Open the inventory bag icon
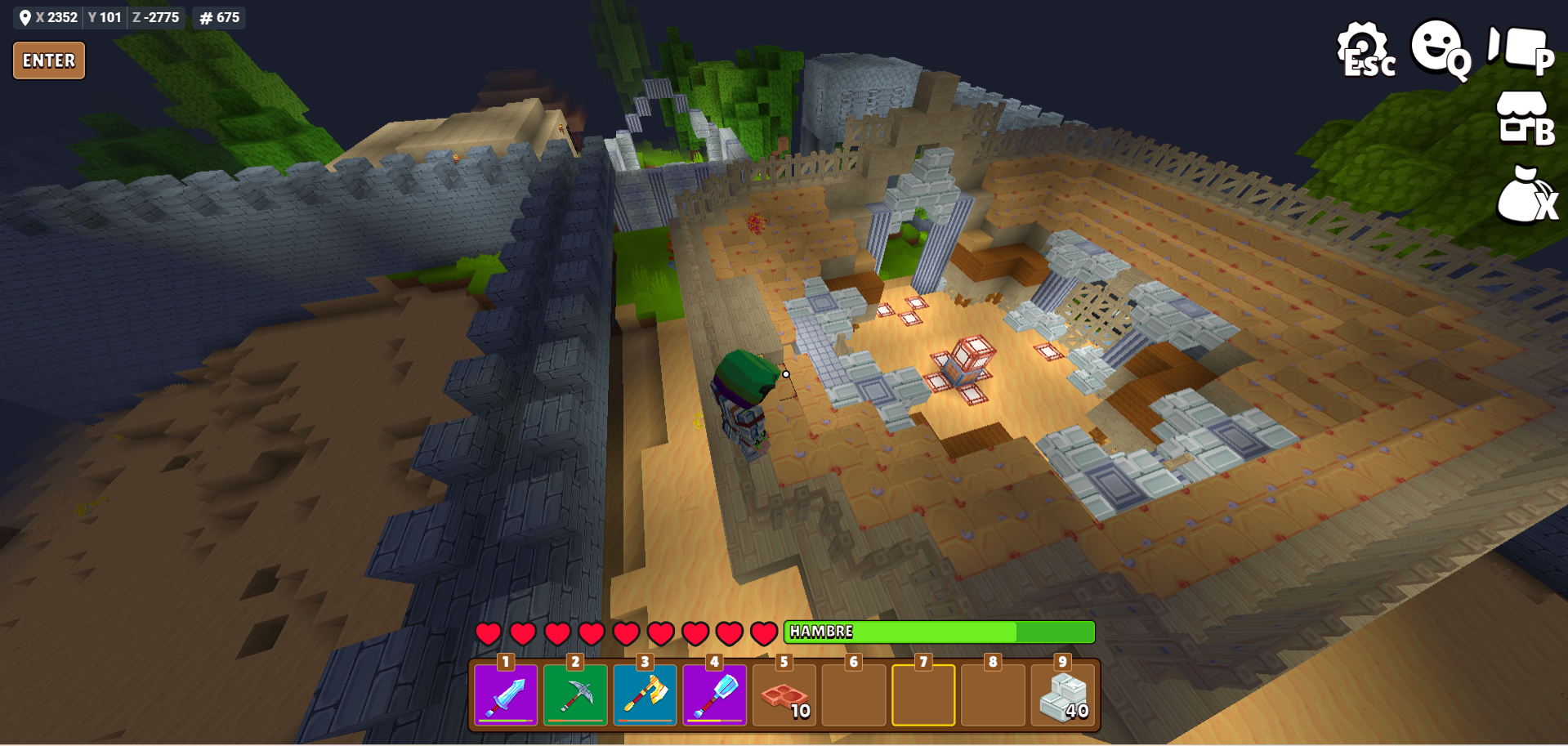Screen dimensions: 1568x746 click(1525, 196)
